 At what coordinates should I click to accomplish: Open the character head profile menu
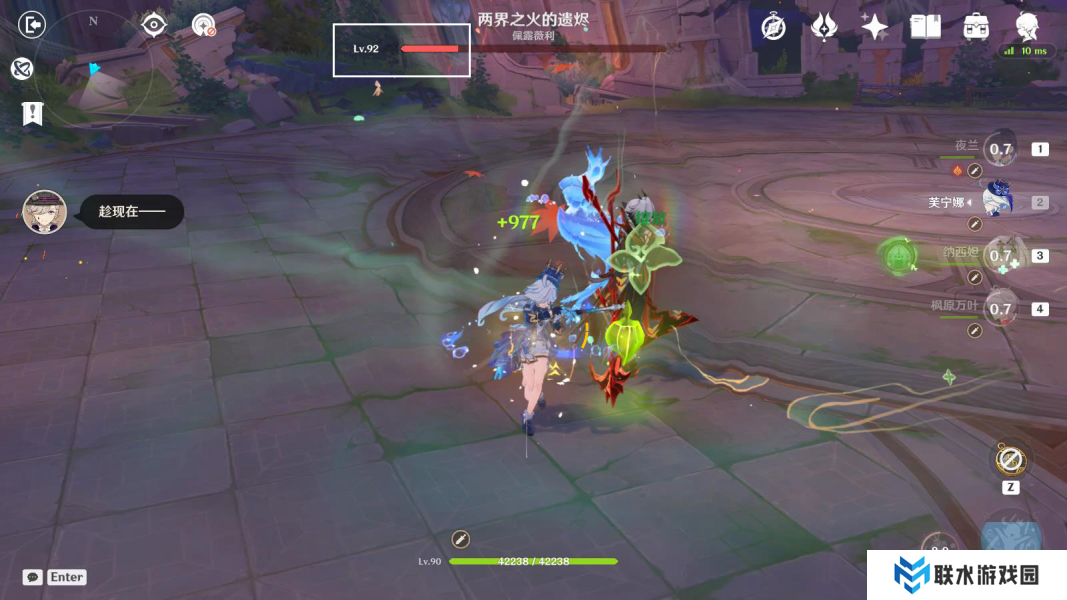point(1027,26)
